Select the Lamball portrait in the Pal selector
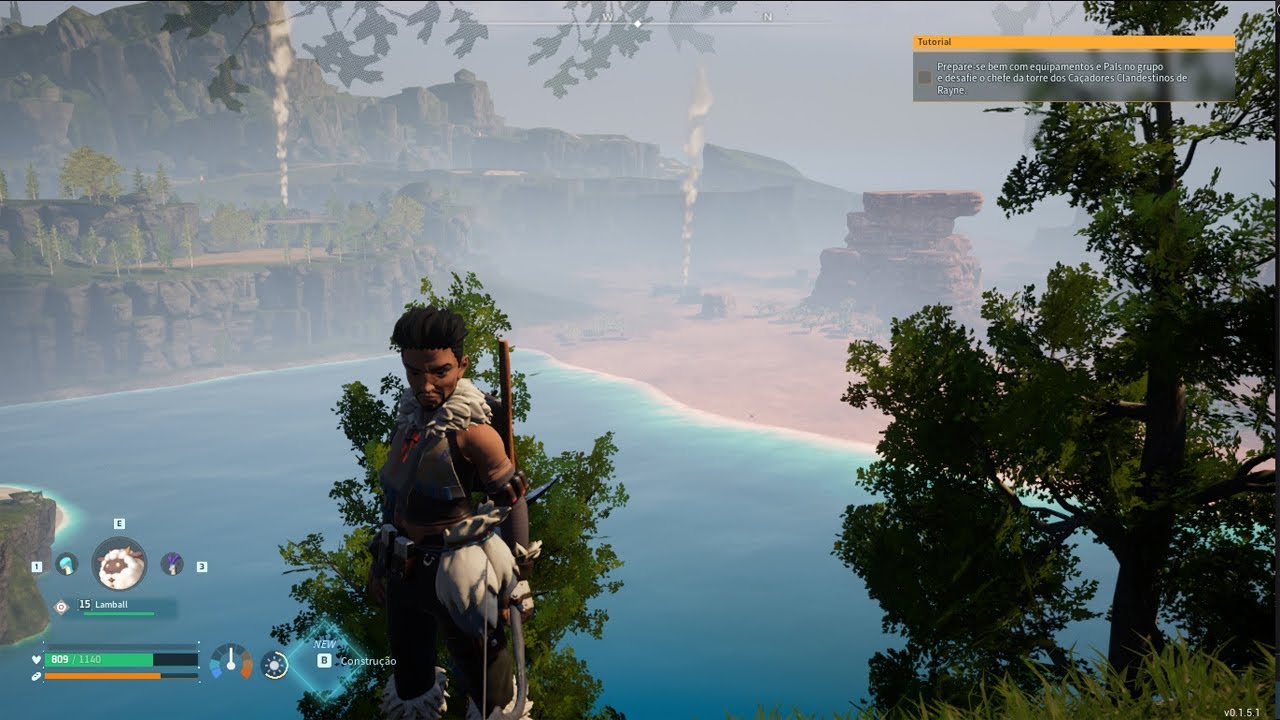 [119, 564]
